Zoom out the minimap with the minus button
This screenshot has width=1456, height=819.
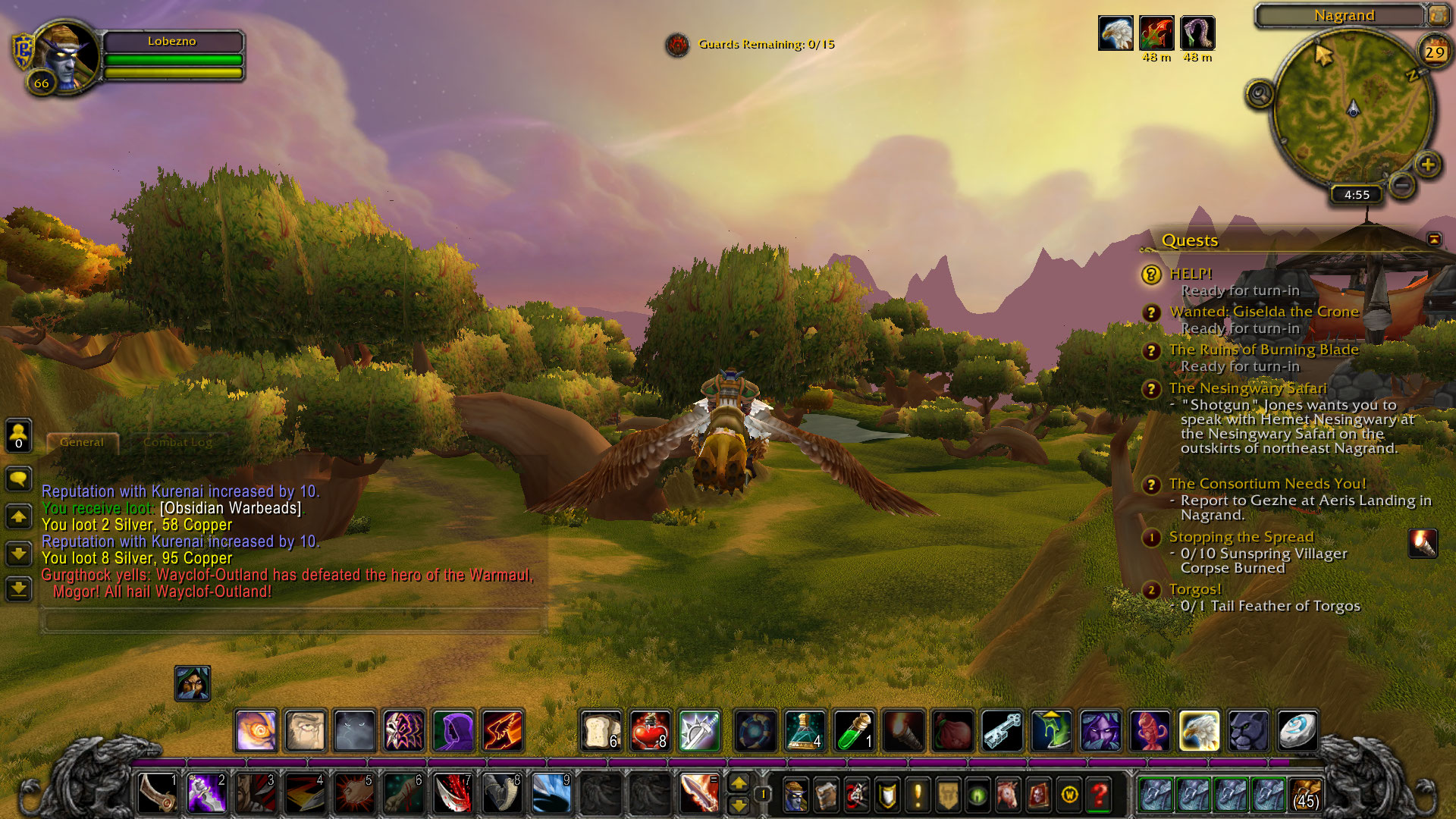pyautogui.click(x=1402, y=184)
